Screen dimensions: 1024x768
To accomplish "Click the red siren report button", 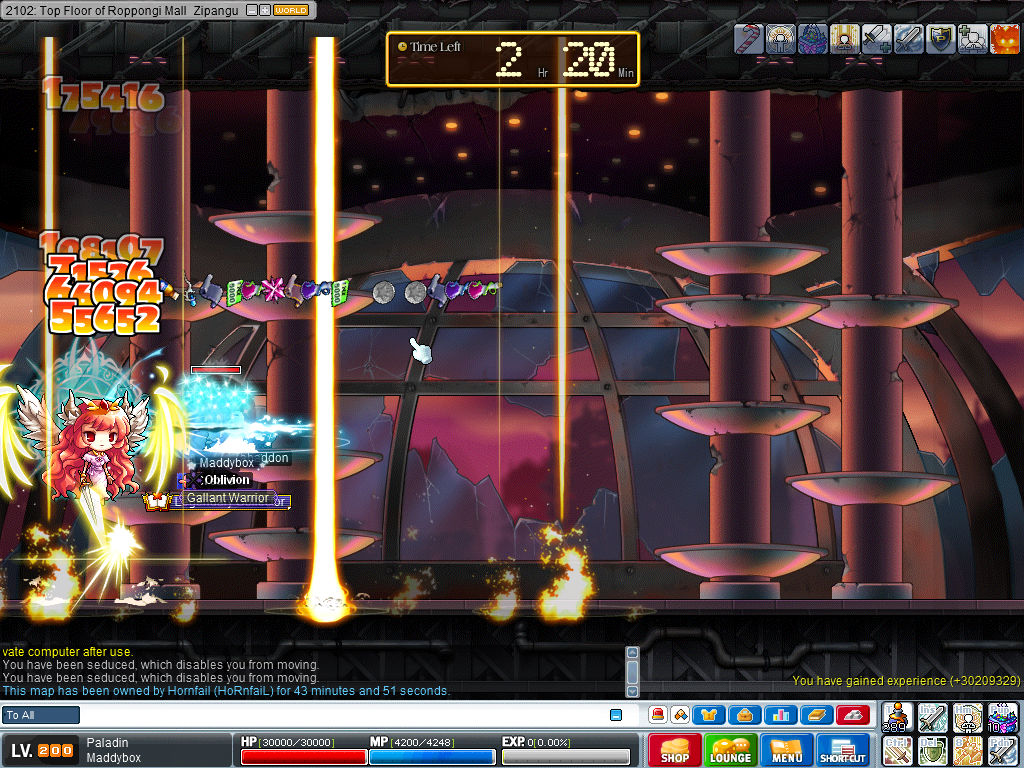I will pos(658,715).
